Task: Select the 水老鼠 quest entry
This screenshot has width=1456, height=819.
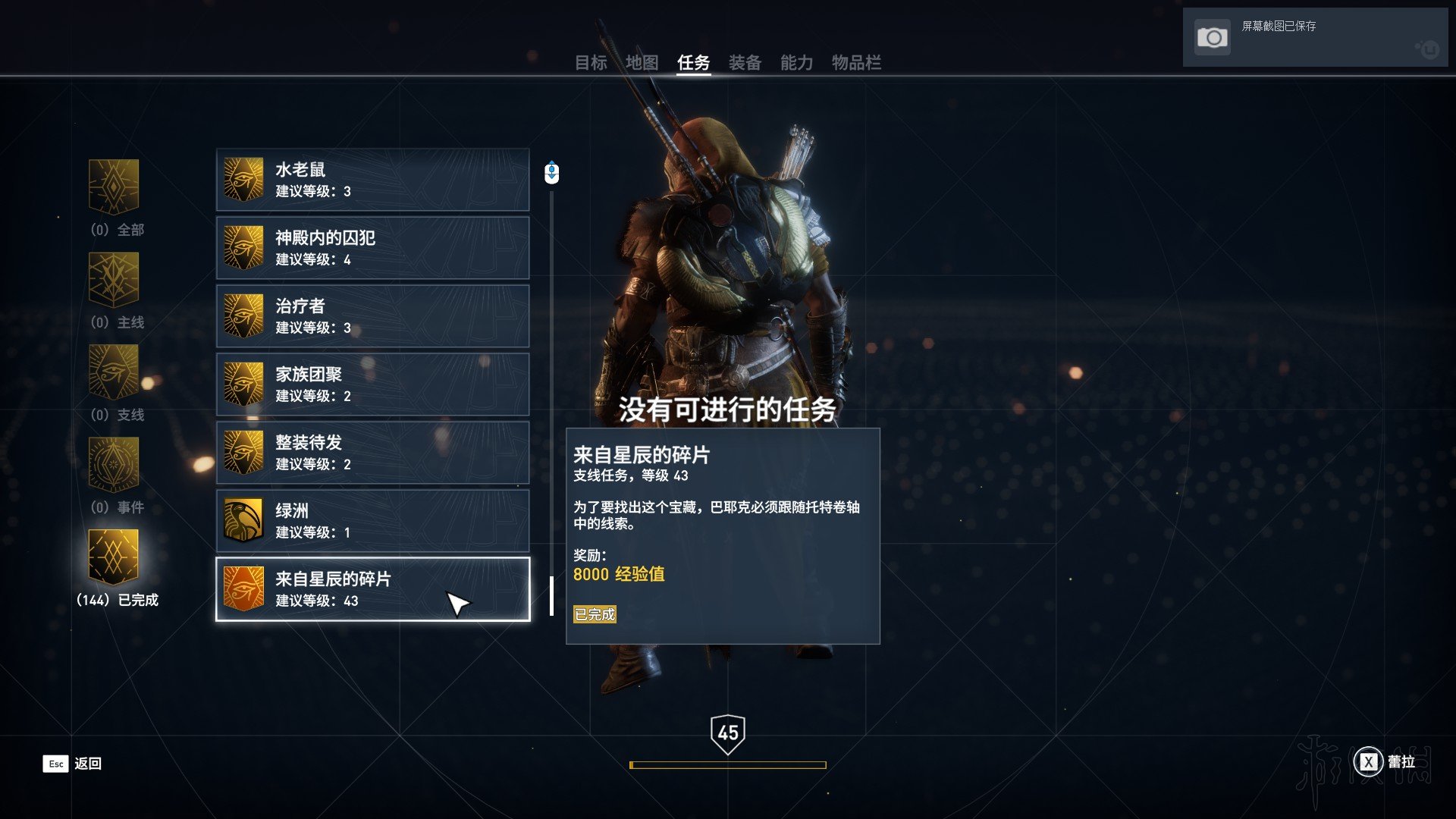Action: click(372, 180)
